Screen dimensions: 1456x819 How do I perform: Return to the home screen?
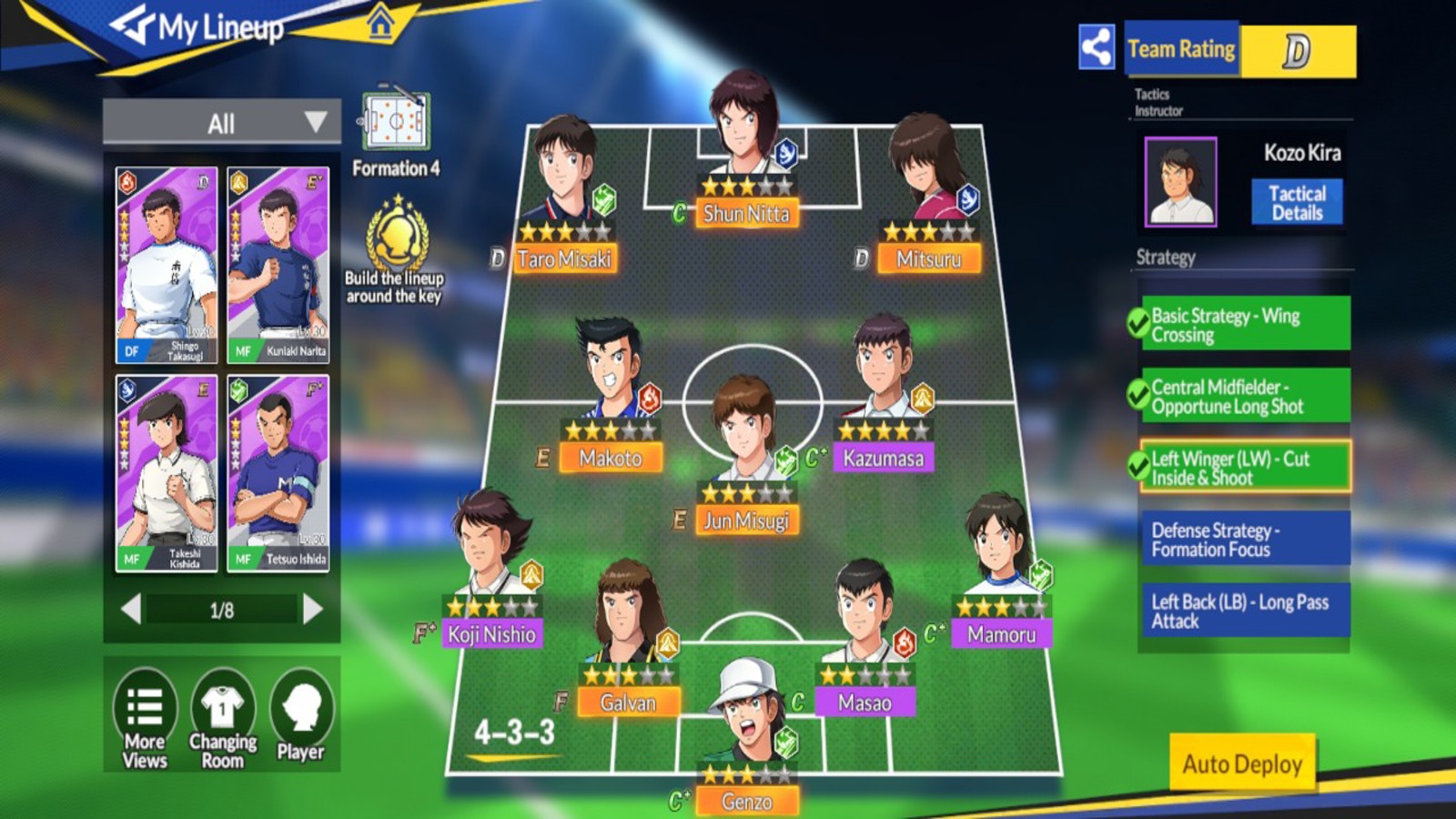(380, 24)
